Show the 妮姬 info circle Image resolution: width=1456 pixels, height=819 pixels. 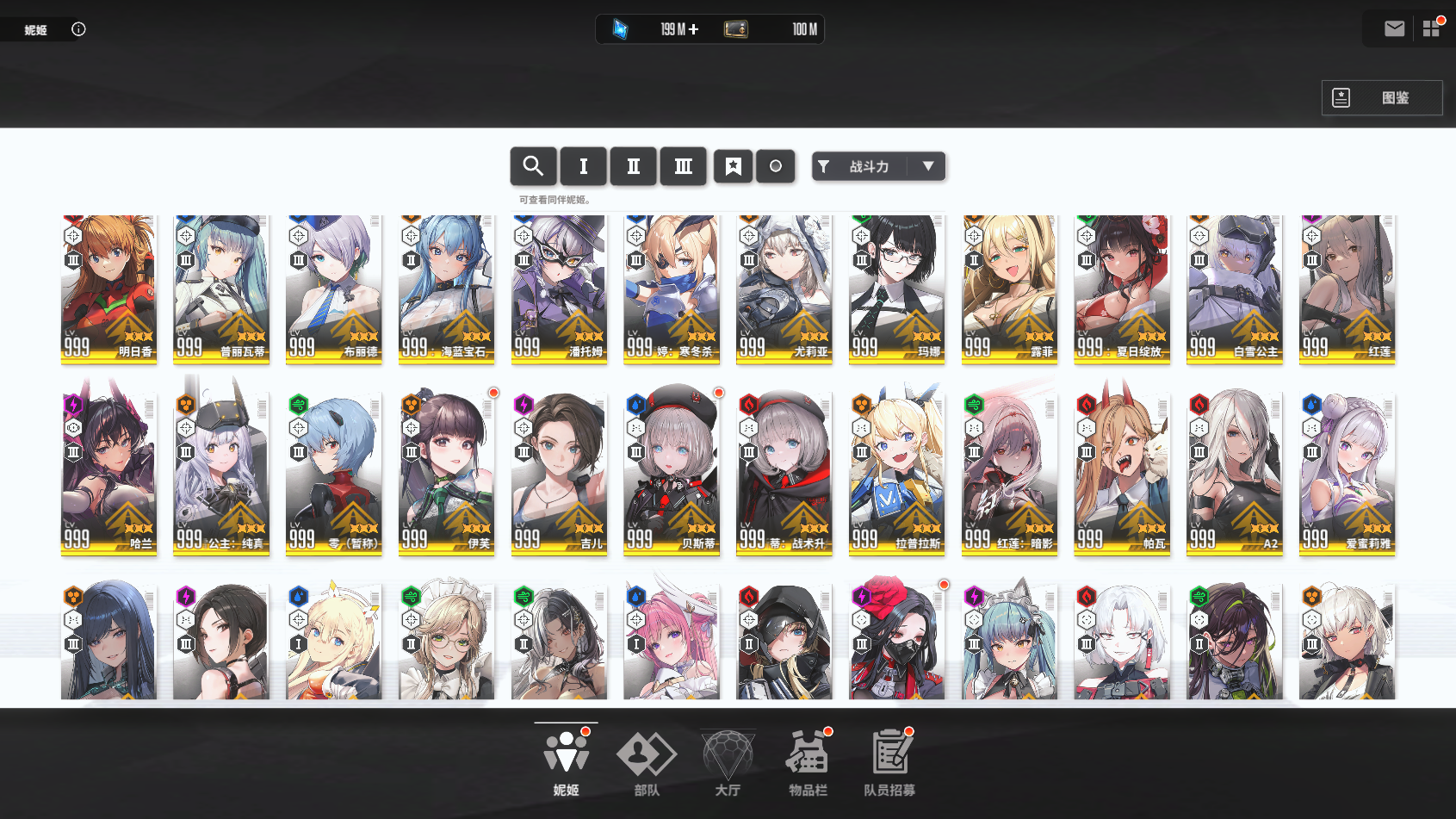click(78, 29)
